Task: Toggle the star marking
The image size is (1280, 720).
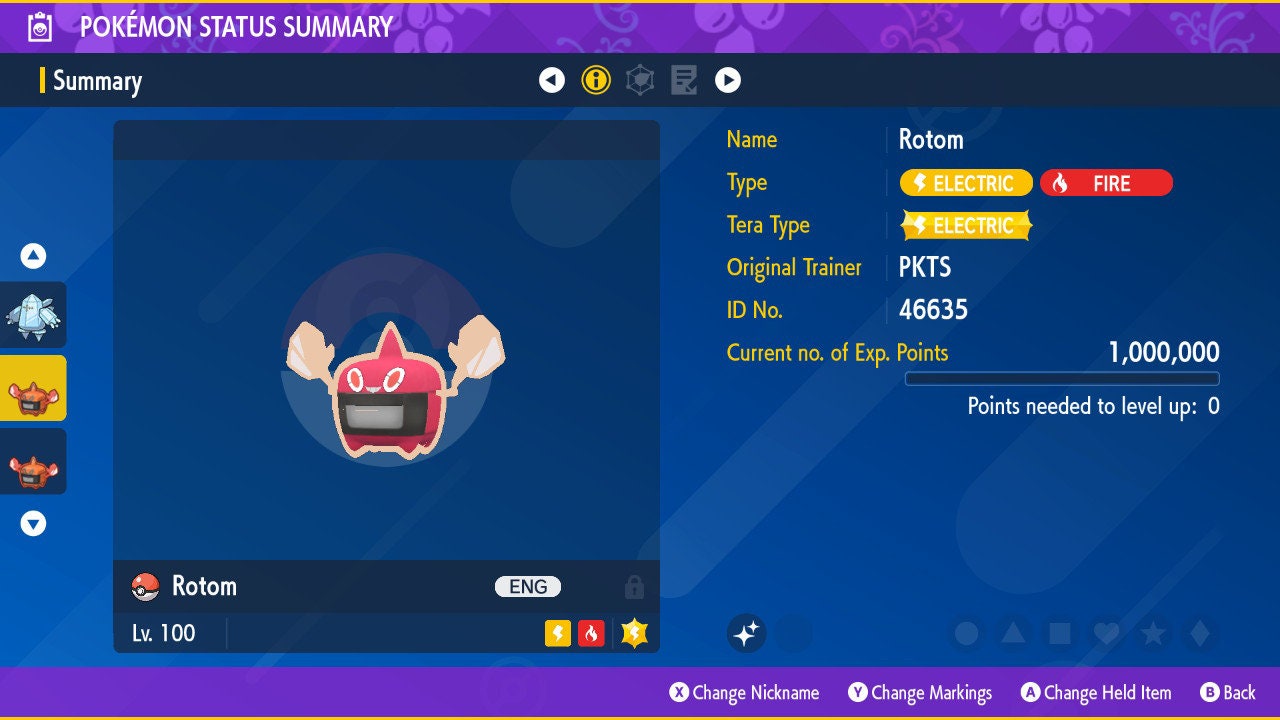Action: pos(1153,633)
